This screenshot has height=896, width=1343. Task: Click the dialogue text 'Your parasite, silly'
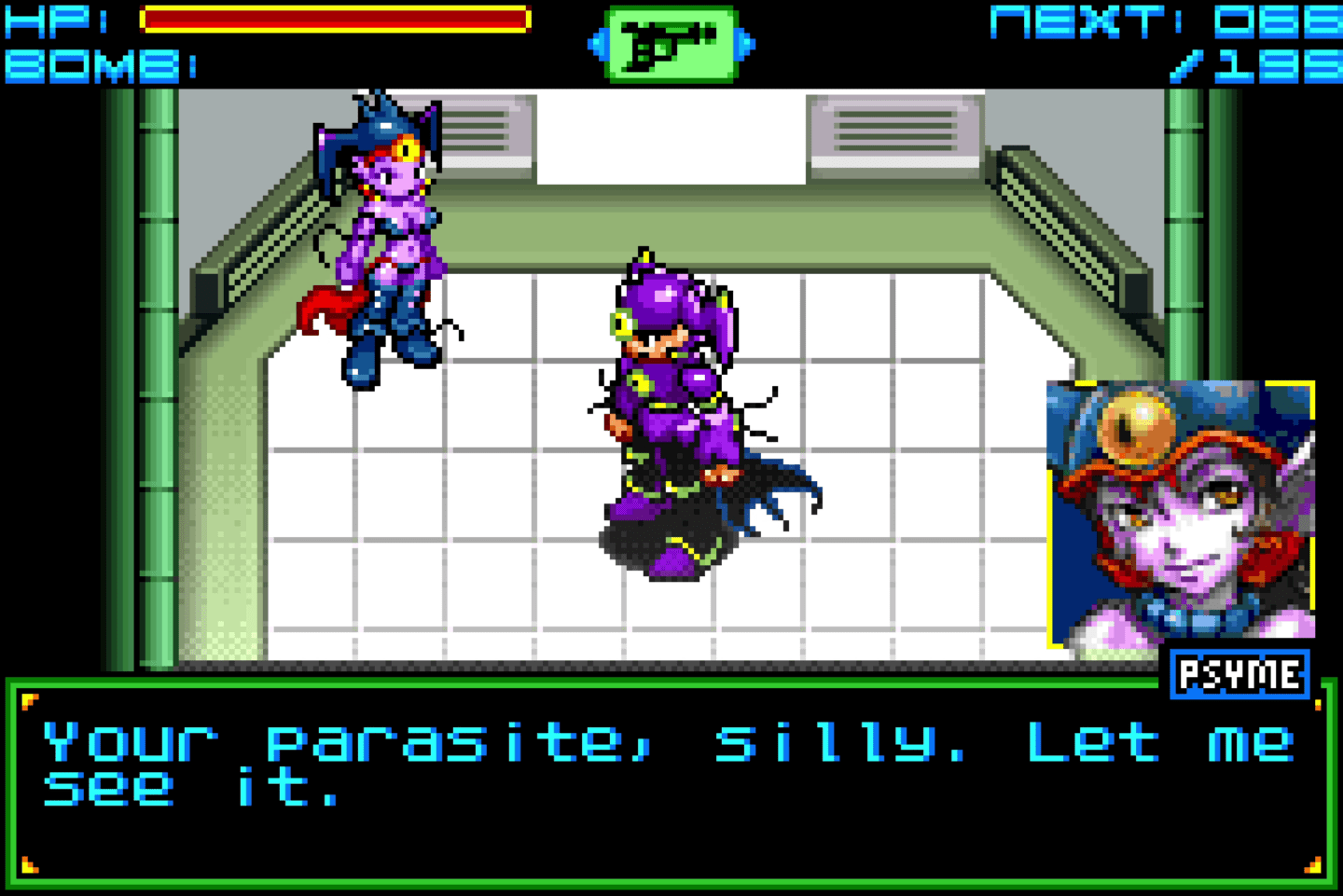coord(373,741)
